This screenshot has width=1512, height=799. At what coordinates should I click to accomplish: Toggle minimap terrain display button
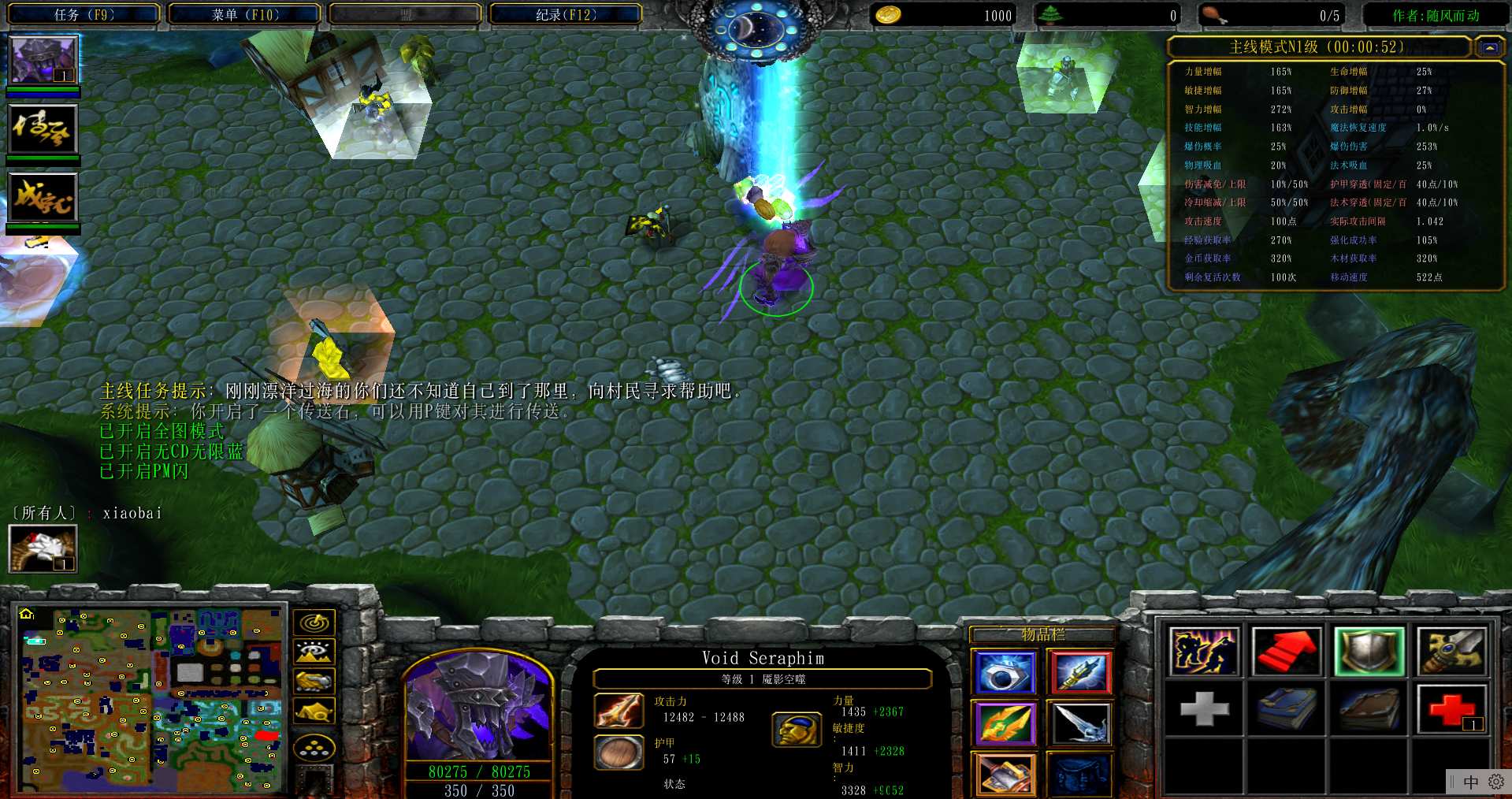point(314,652)
